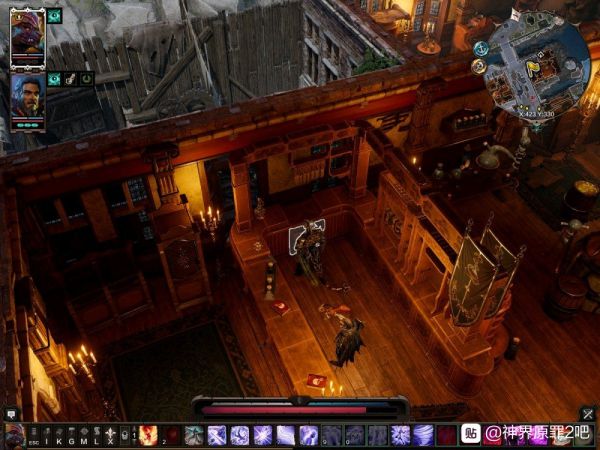This screenshot has height=450, width=600.
Task: Use the fiery orange skill in hotbar
Action: click(149, 435)
